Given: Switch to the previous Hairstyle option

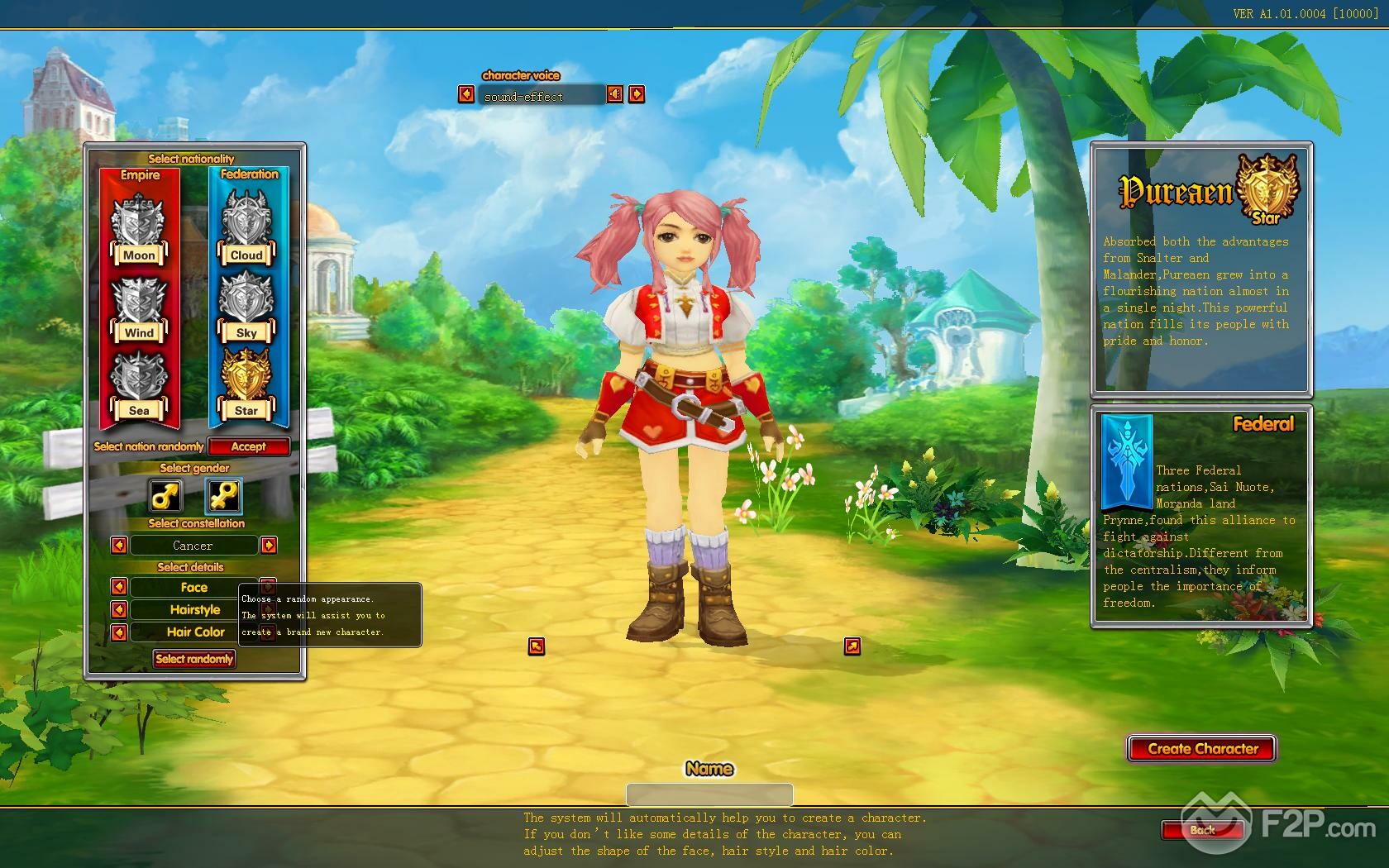Looking at the screenshot, I should [x=119, y=609].
